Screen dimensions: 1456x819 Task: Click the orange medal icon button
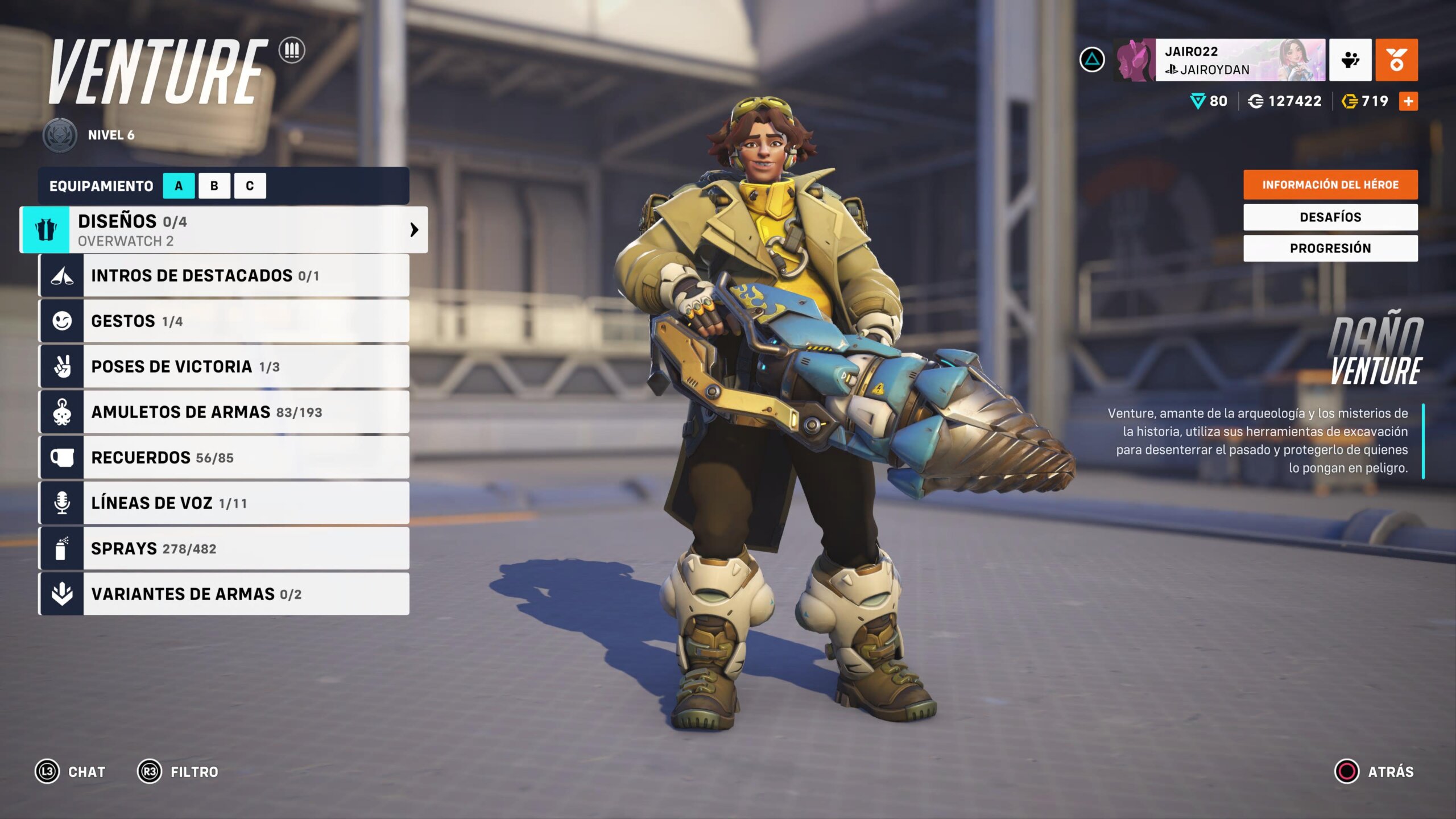tap(1396, 60)
